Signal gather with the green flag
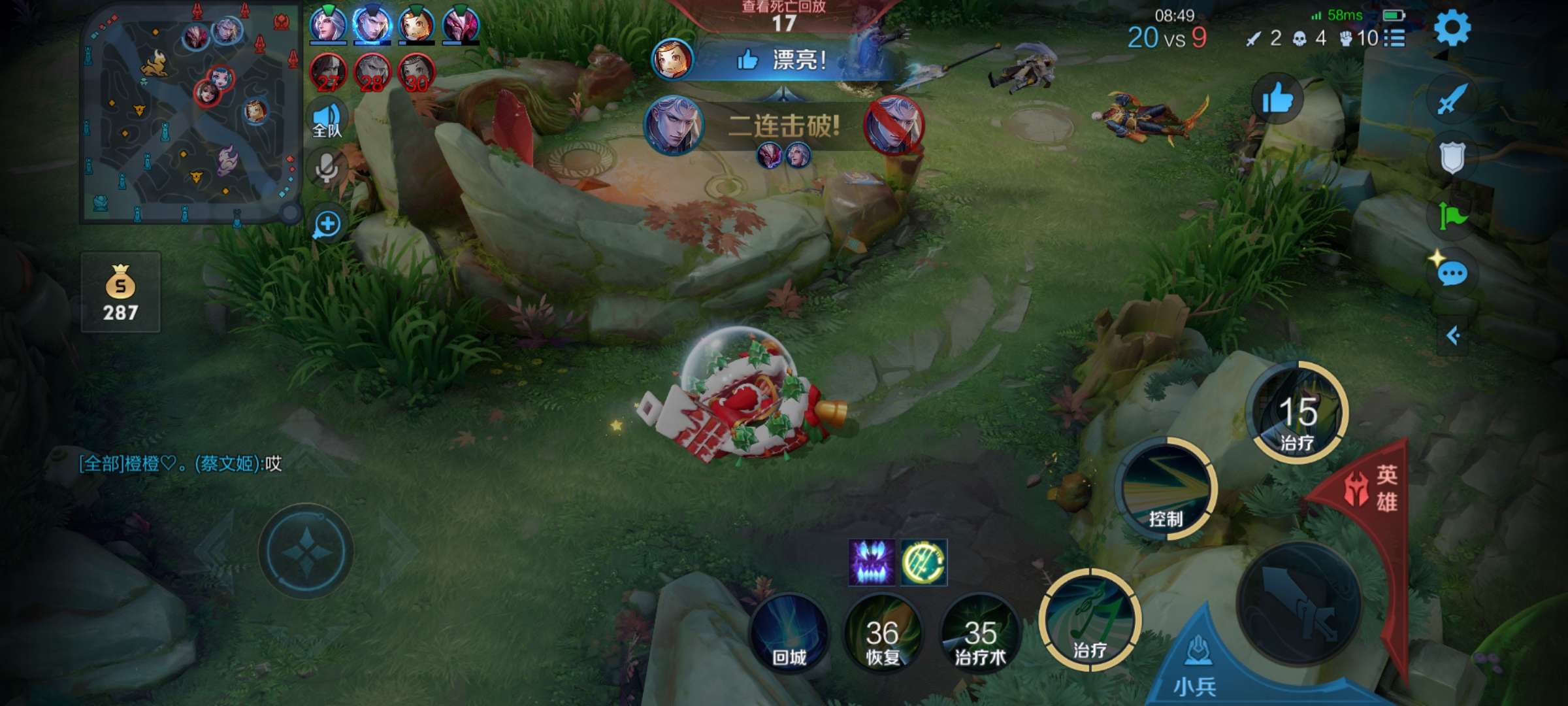 pos(1452,216)
